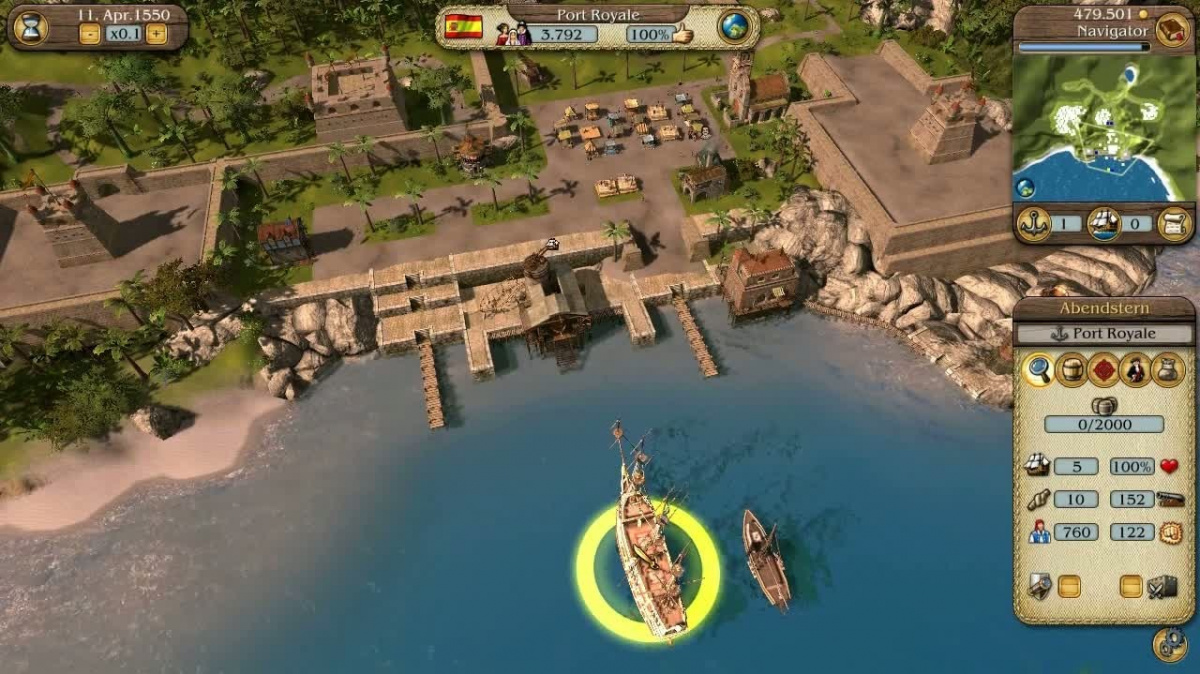Toggle the checkbox beside the crossed swords icon

(x=1131, y=586)
